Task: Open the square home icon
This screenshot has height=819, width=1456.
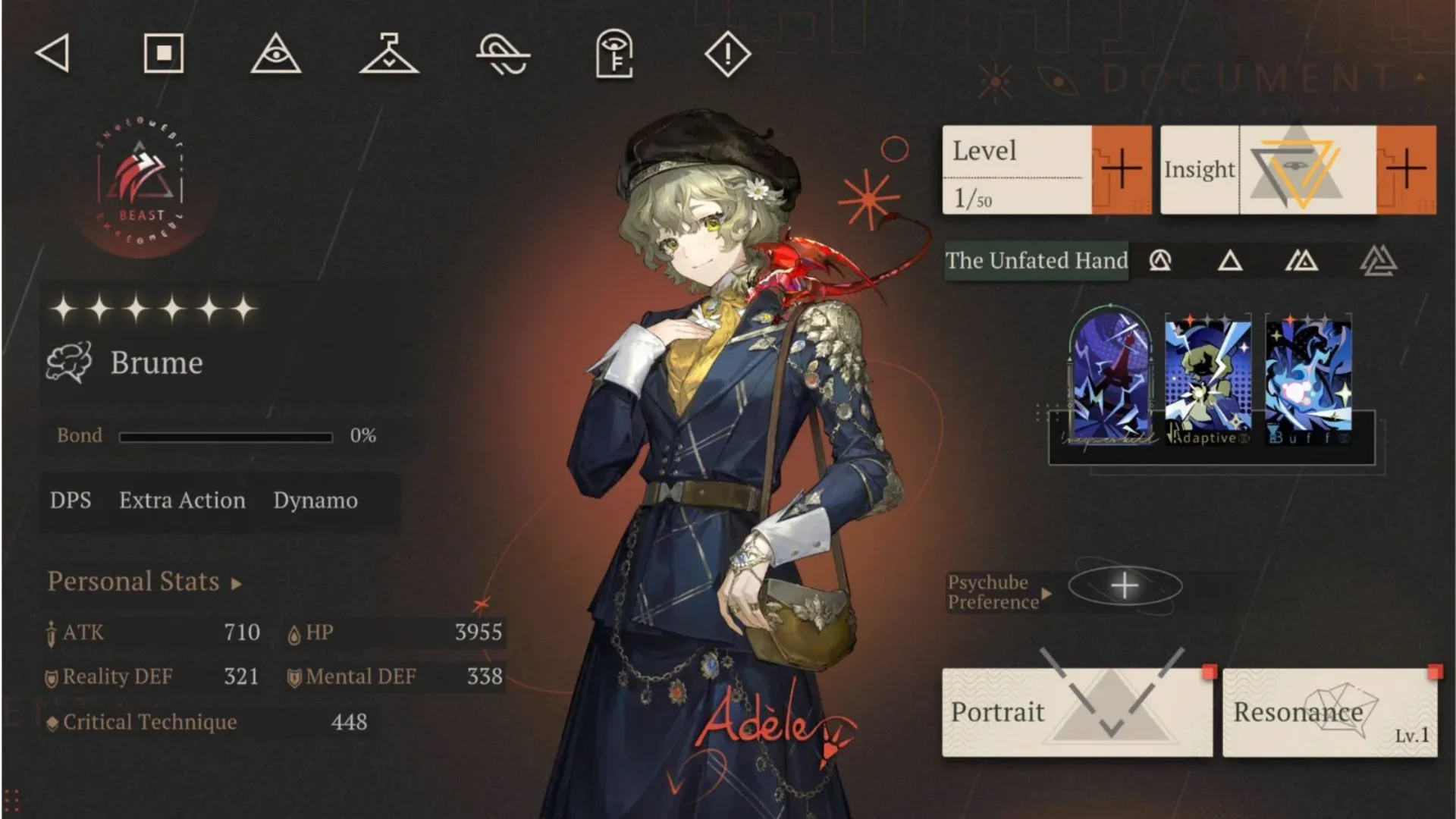Action: tap(164, 53)
